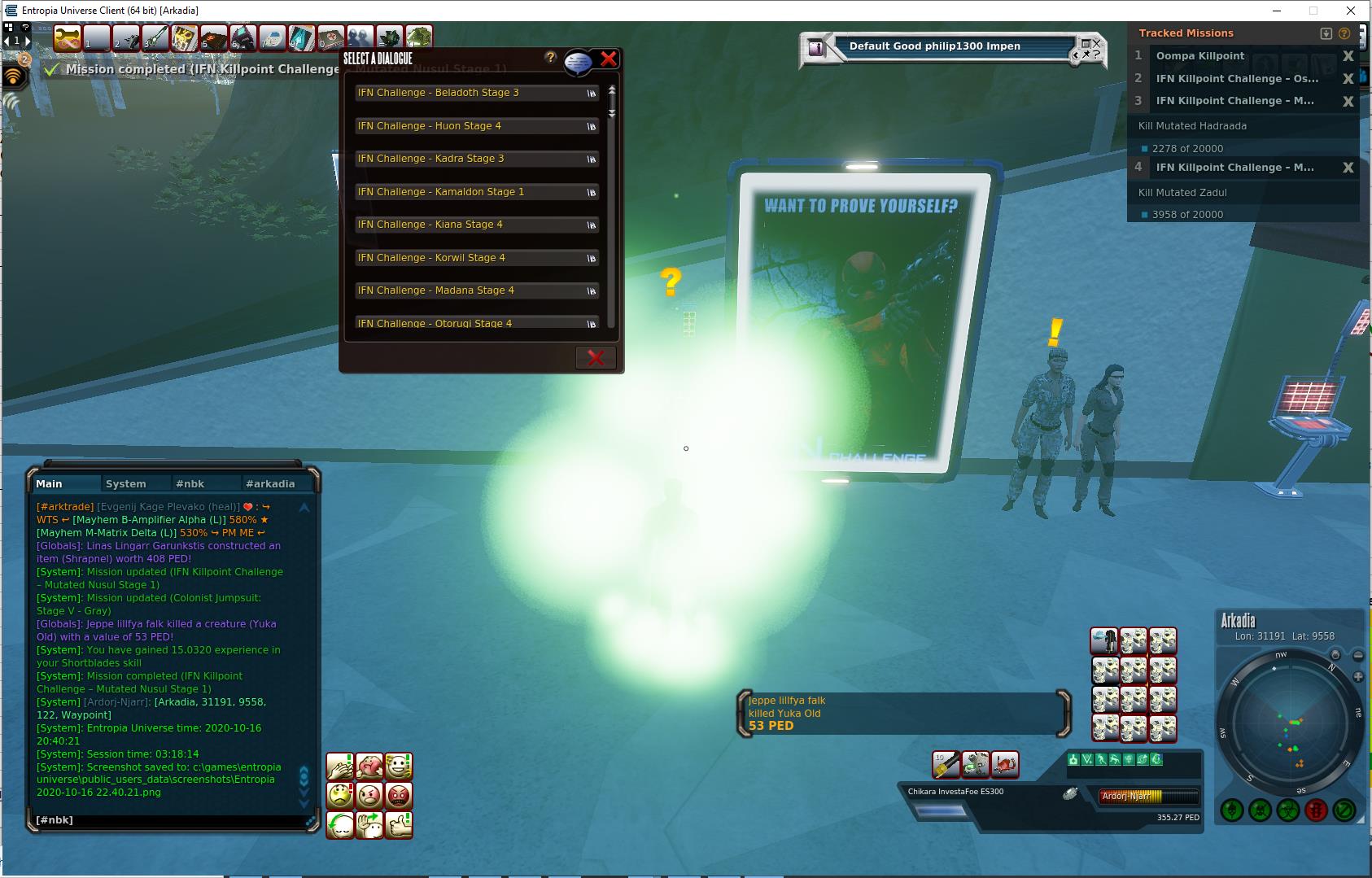Switch to the System chat tab

coord(125,483)
